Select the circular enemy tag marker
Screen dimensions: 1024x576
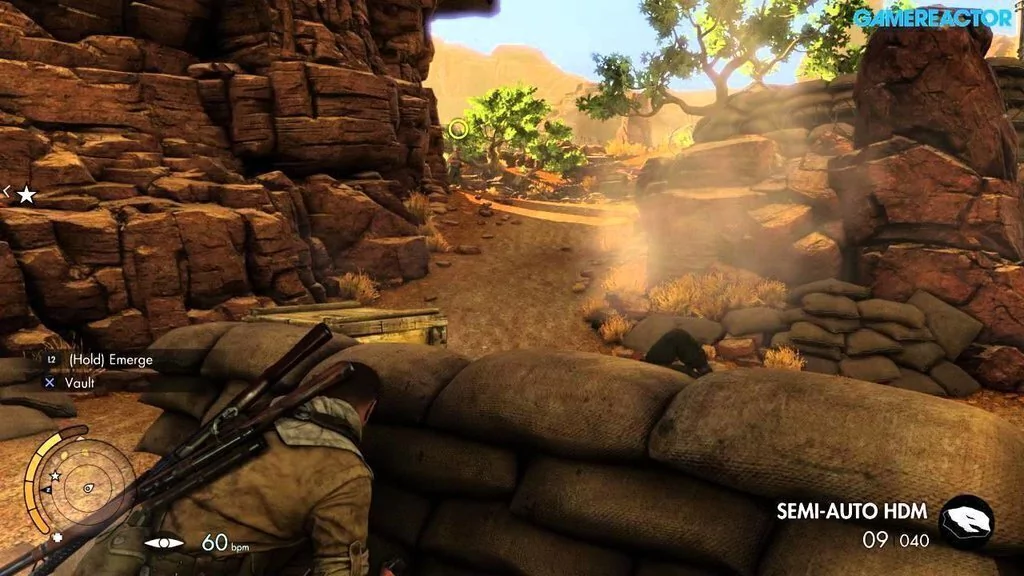(458, 128)
